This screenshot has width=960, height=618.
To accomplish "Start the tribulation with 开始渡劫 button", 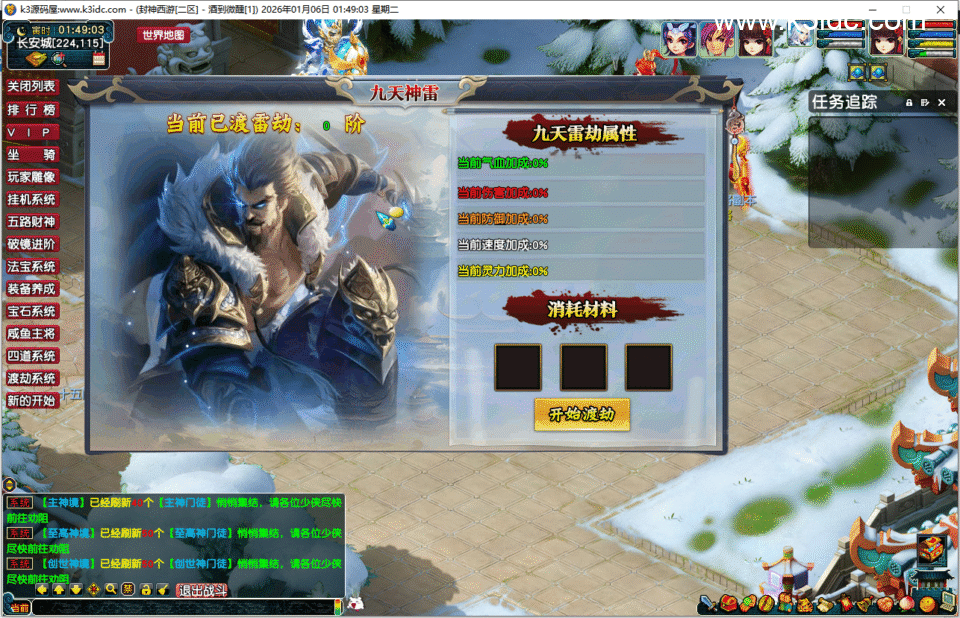I will coord(582,414).
